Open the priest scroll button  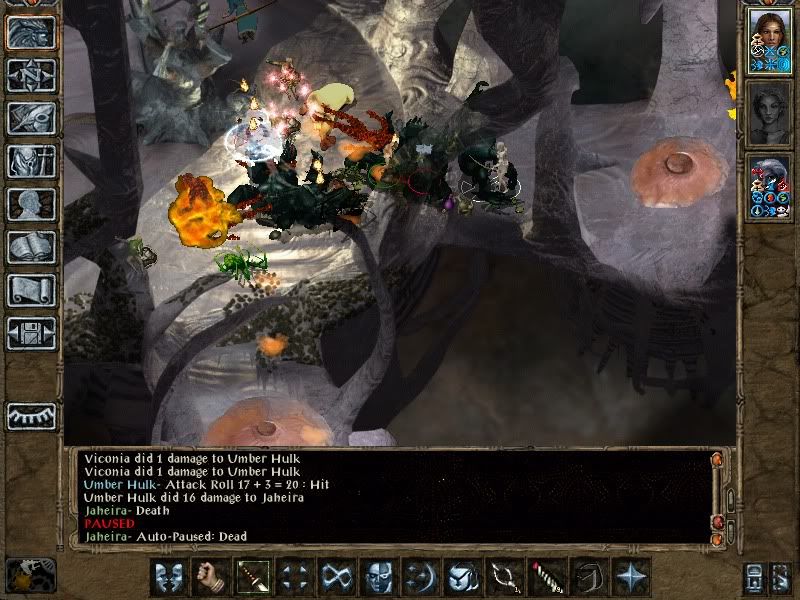coord(31,290)
